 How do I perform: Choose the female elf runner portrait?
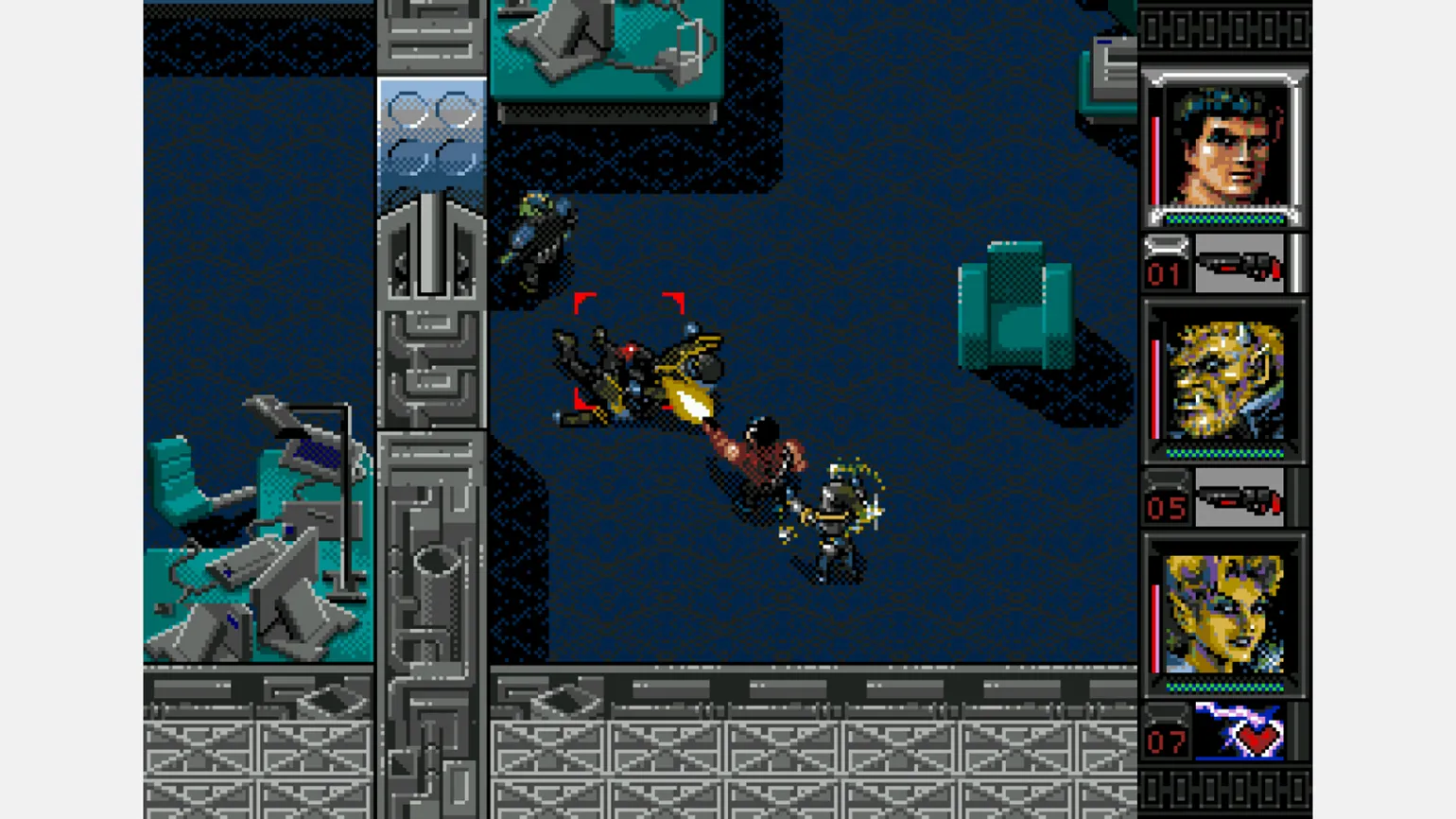(x=1225, y=615)
